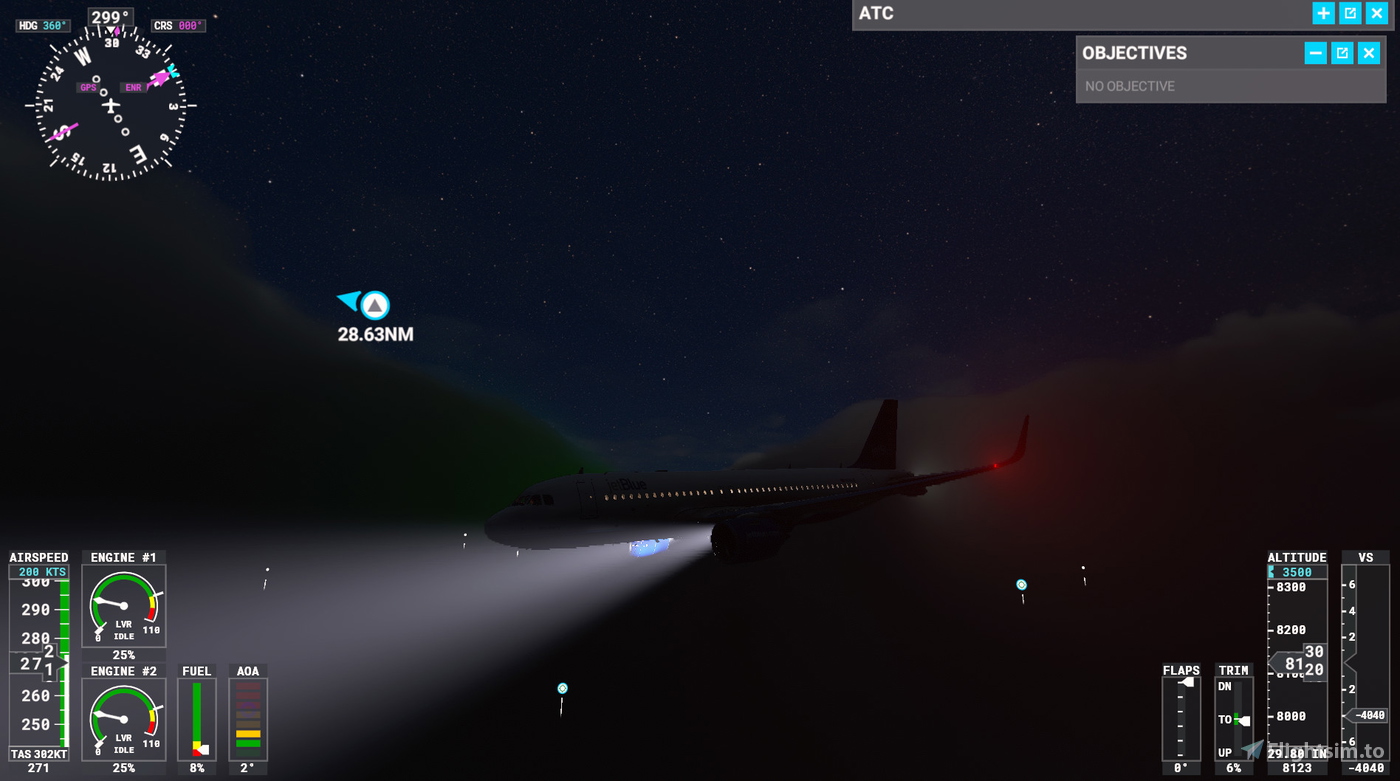Open a new ATC window with plus icon
This screenshot has width=1400, height=781.
tap(1322, 13)
